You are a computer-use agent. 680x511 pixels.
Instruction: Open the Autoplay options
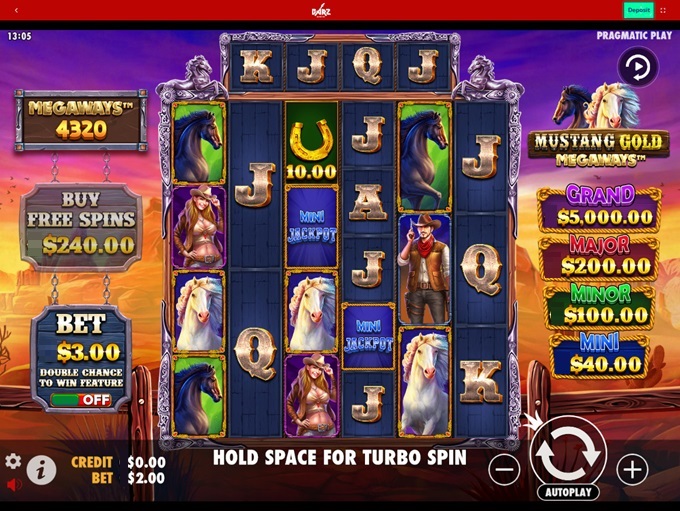568,492
